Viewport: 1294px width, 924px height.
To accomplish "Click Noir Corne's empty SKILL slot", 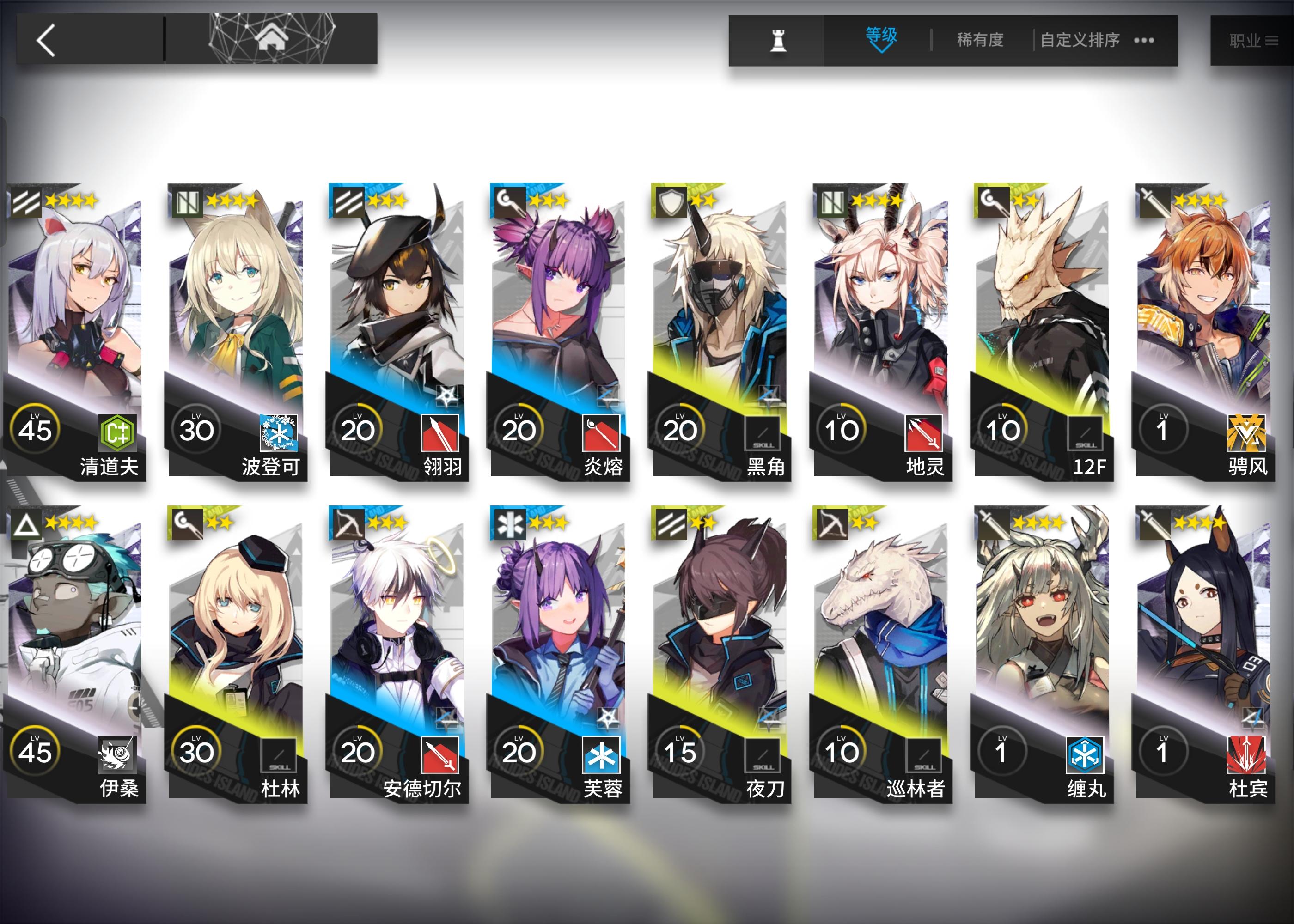I will (763, 433).
